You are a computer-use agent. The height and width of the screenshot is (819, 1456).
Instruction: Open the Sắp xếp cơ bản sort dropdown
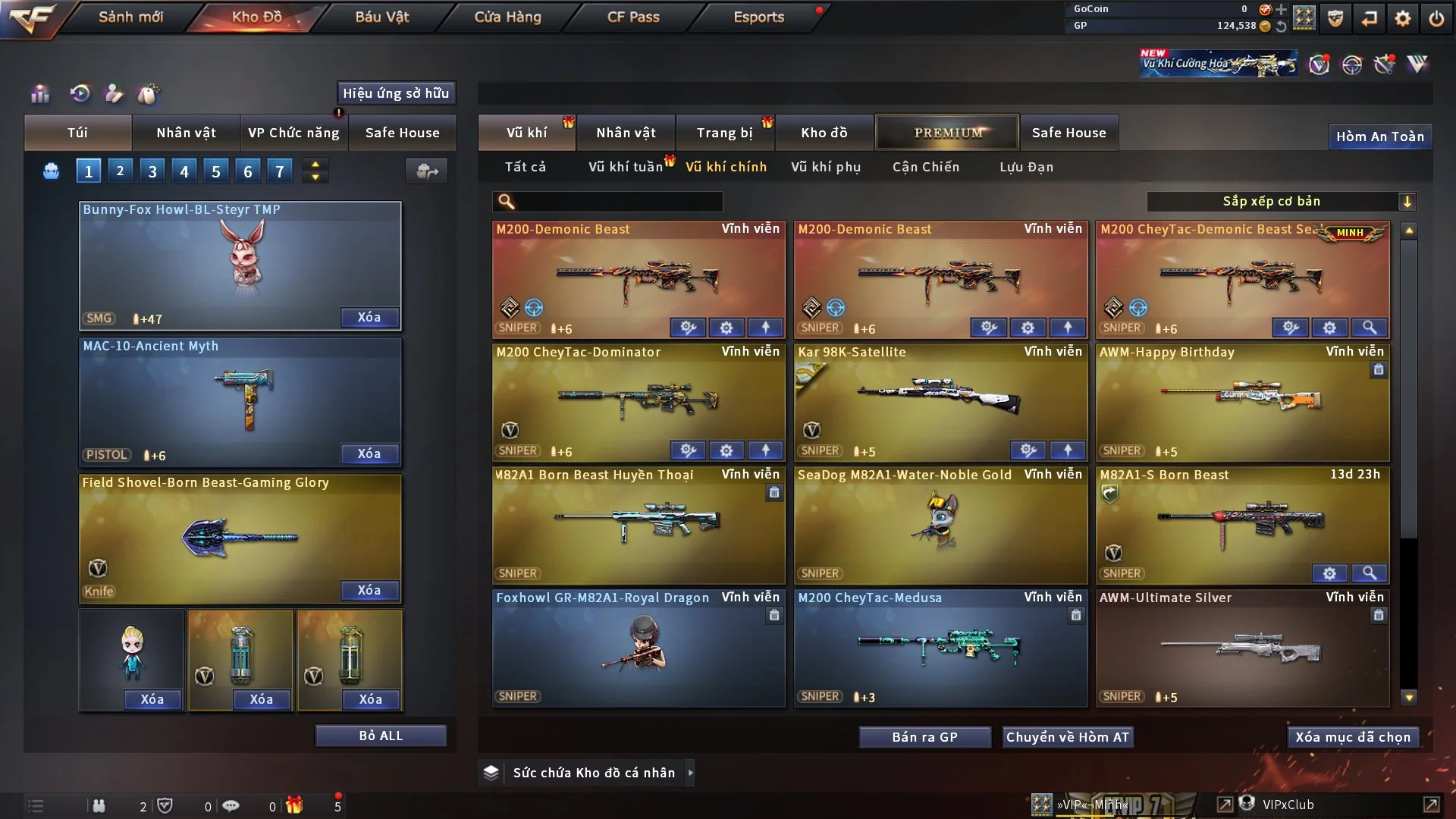point(1281,202)
